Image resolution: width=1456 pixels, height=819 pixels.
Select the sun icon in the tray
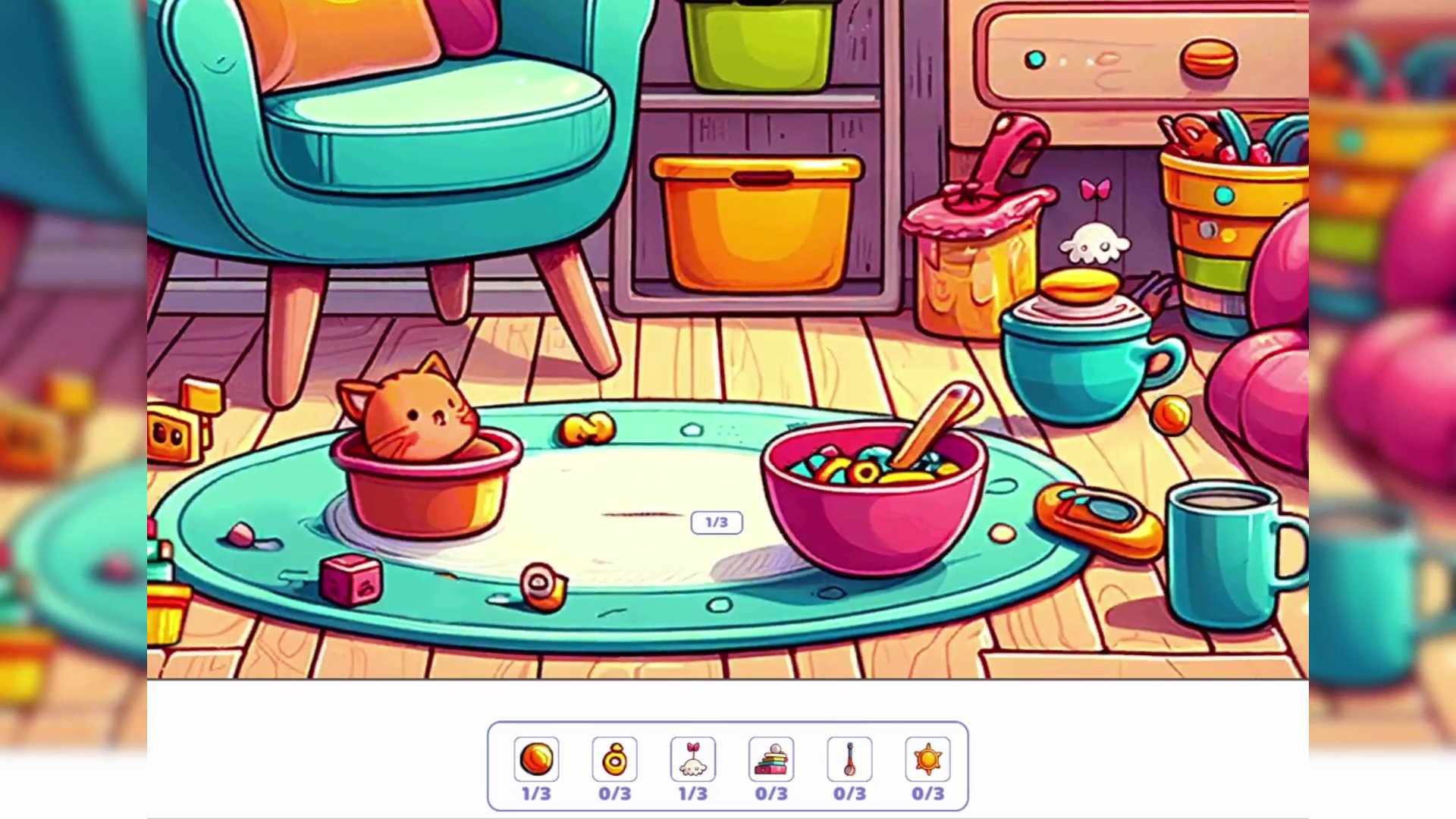[927, 759]
